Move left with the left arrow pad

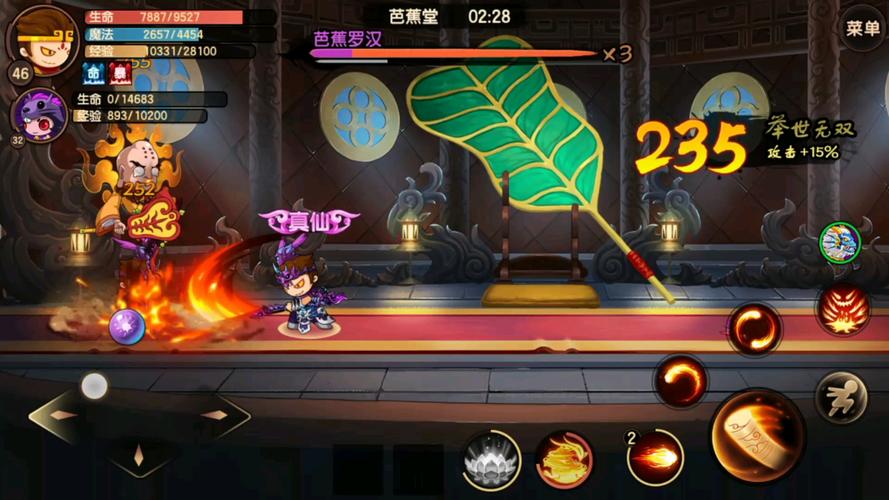coord(62,414)
